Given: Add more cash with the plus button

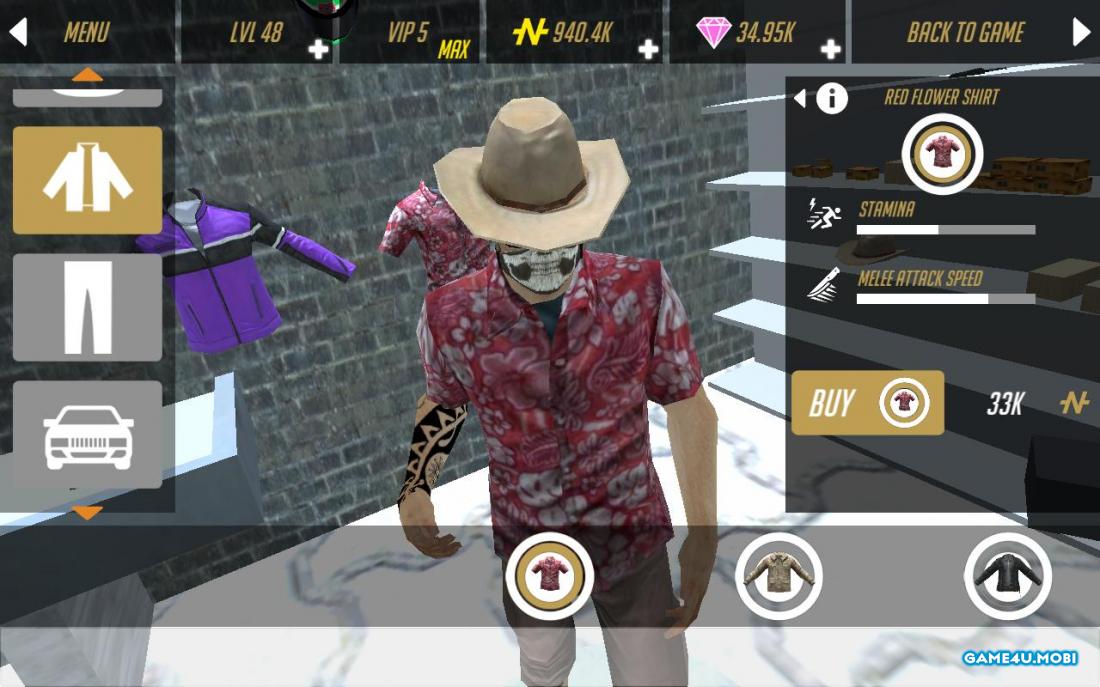Looking at the screenshot, I should (648, 49).
